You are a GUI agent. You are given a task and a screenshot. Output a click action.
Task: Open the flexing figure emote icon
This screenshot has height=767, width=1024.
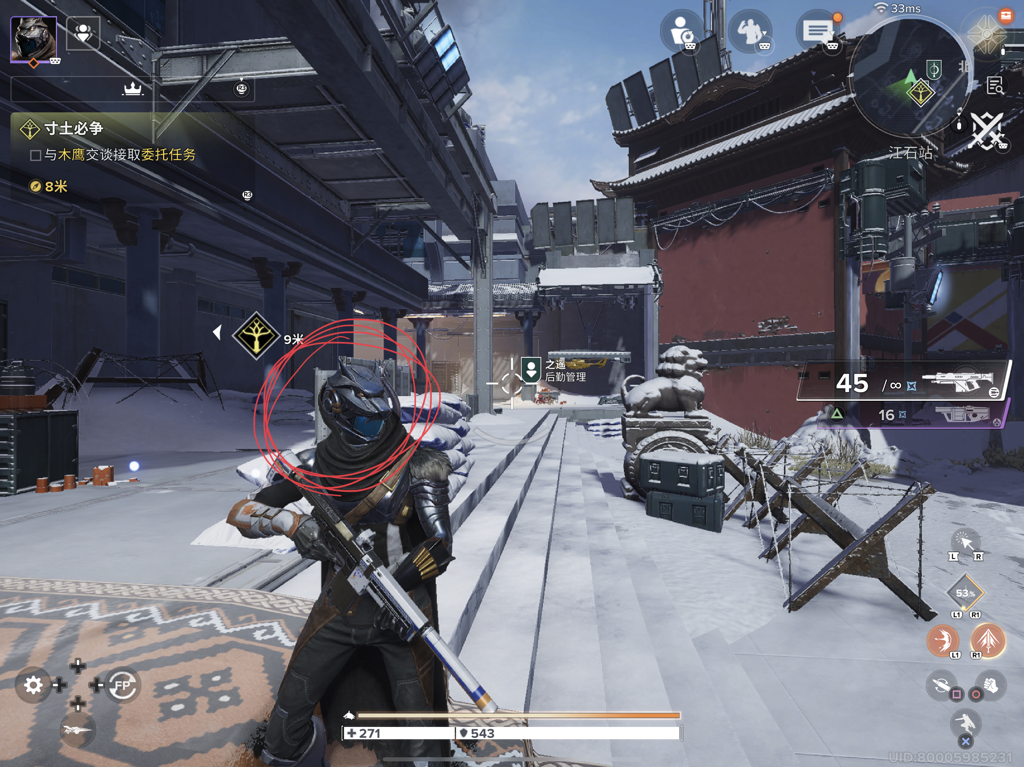[749, 31]
